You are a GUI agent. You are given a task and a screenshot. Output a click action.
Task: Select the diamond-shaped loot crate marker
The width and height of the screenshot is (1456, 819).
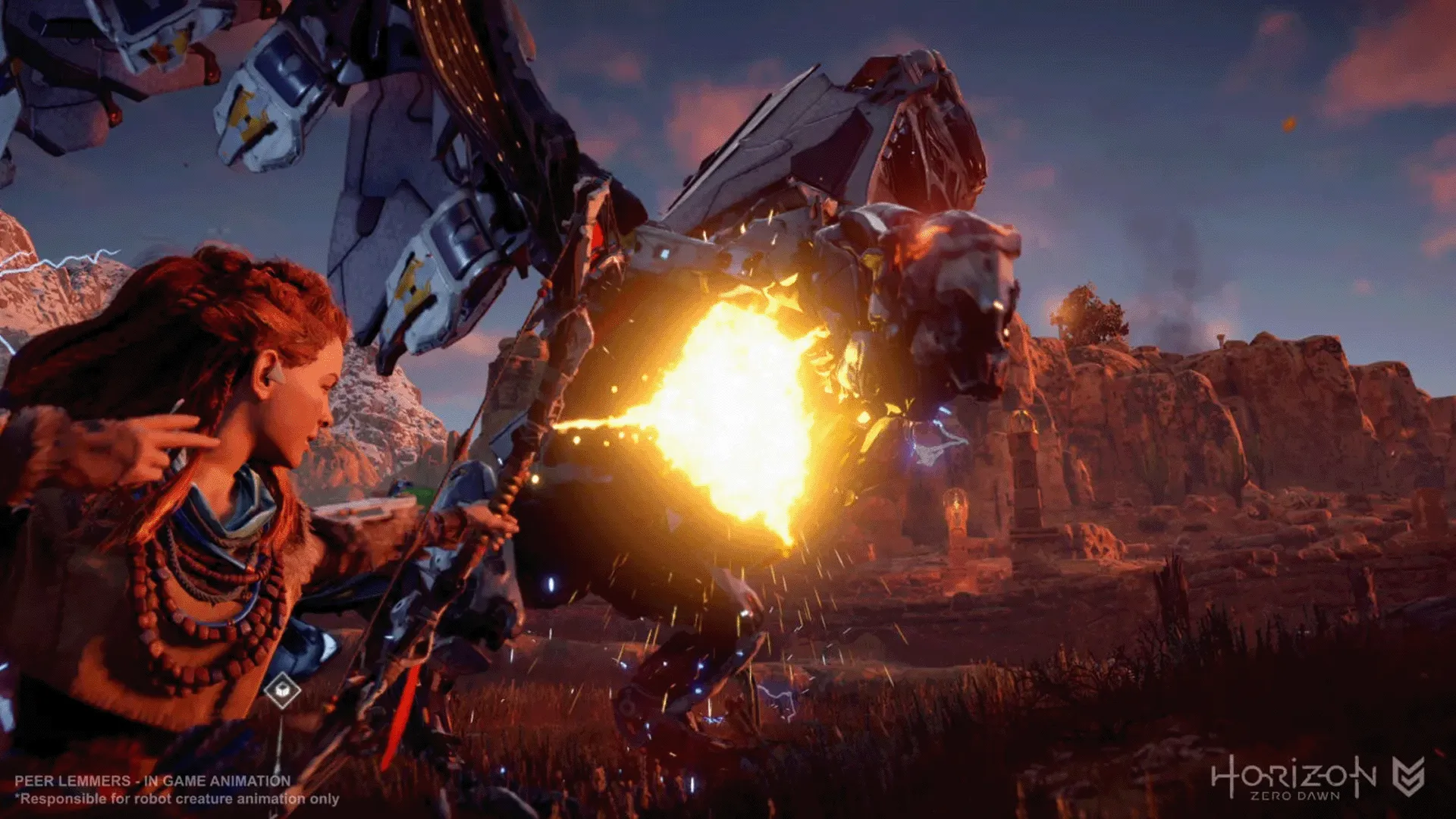click(x=282, y=690)
